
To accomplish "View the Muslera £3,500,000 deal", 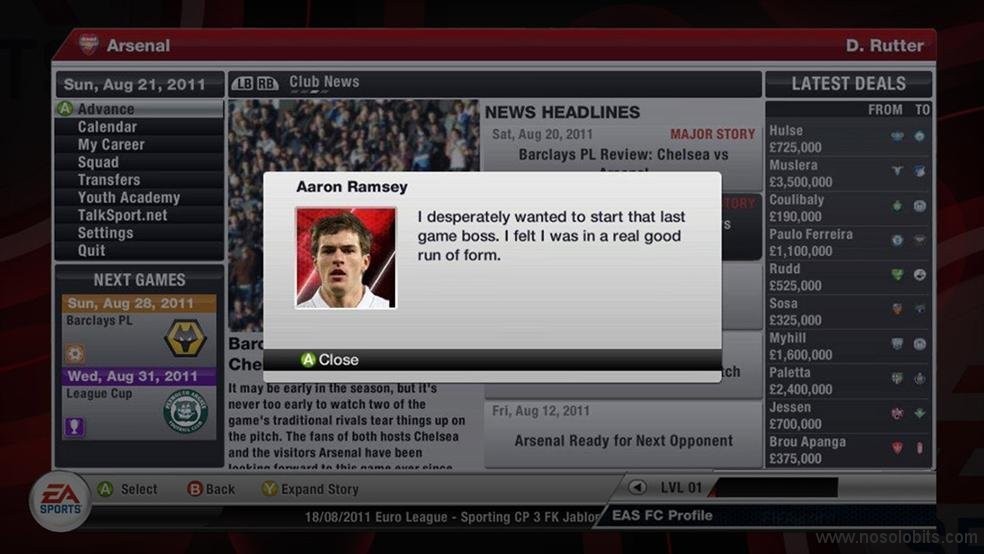I will pos(848,174).
